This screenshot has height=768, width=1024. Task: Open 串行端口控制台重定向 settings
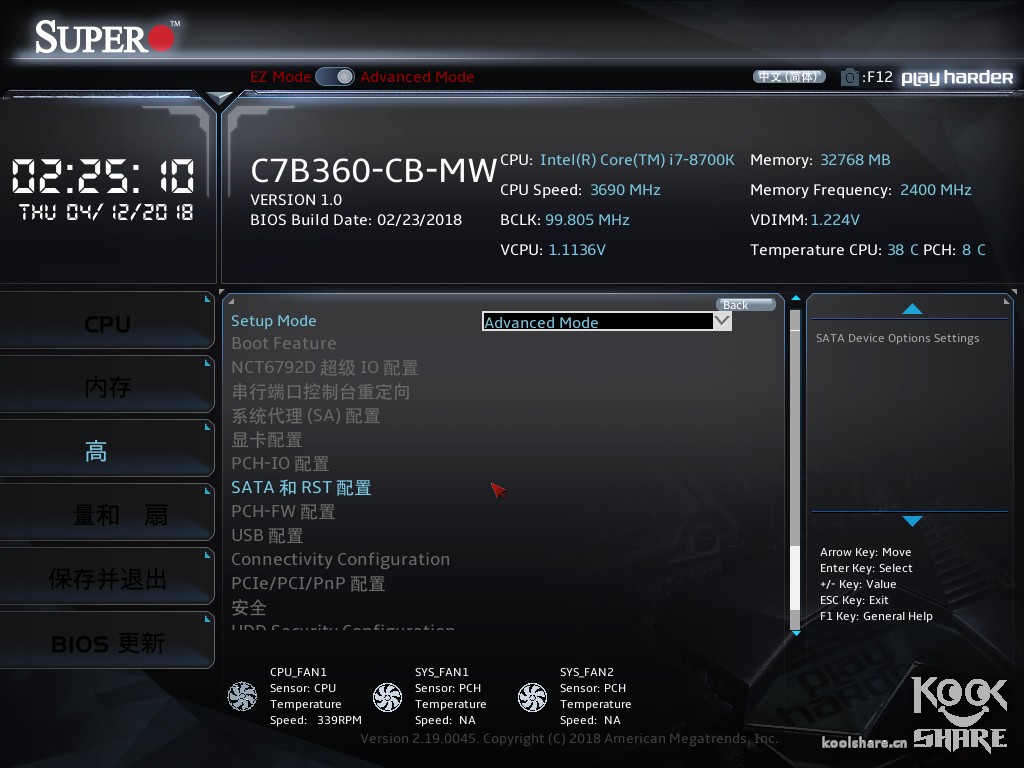point(321,391)
